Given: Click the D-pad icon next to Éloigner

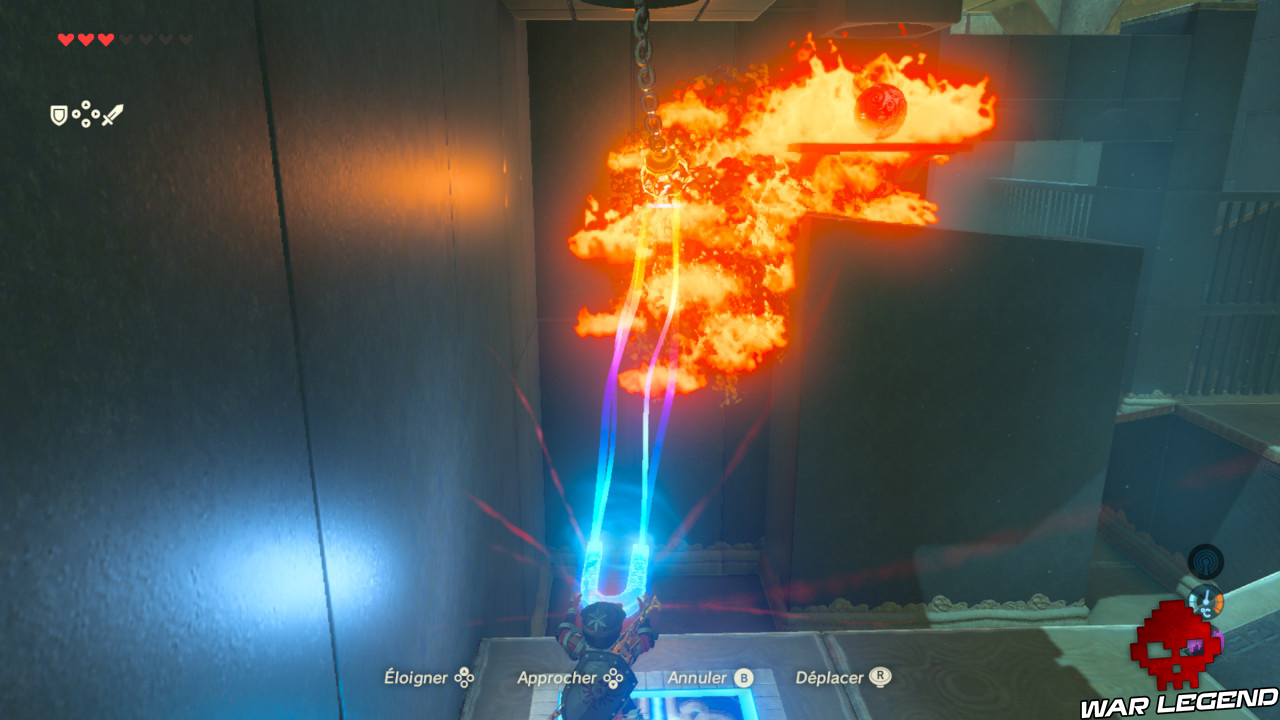Looking at the screenshot, I should tap(466, 677).
